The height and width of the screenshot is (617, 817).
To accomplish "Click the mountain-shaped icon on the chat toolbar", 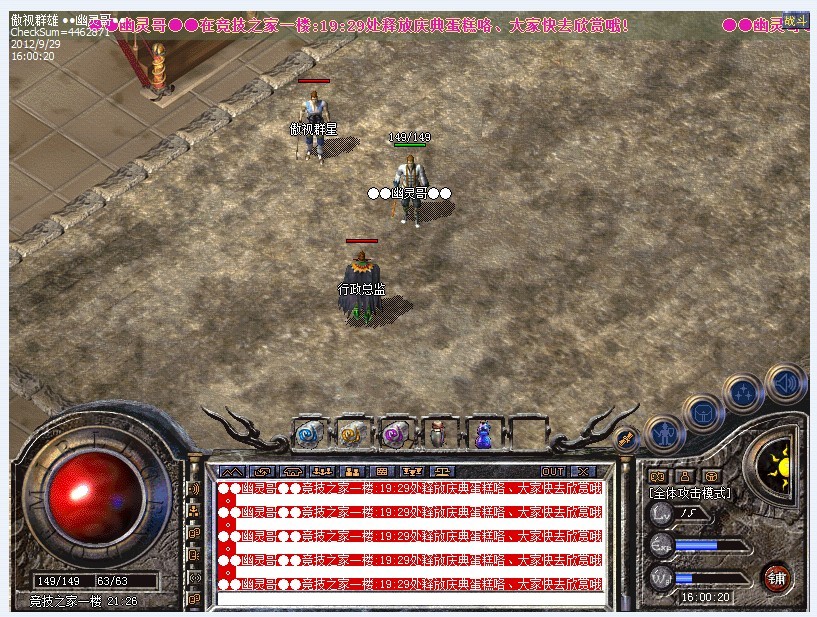I will pyautogui.click(x=231, y=471).
